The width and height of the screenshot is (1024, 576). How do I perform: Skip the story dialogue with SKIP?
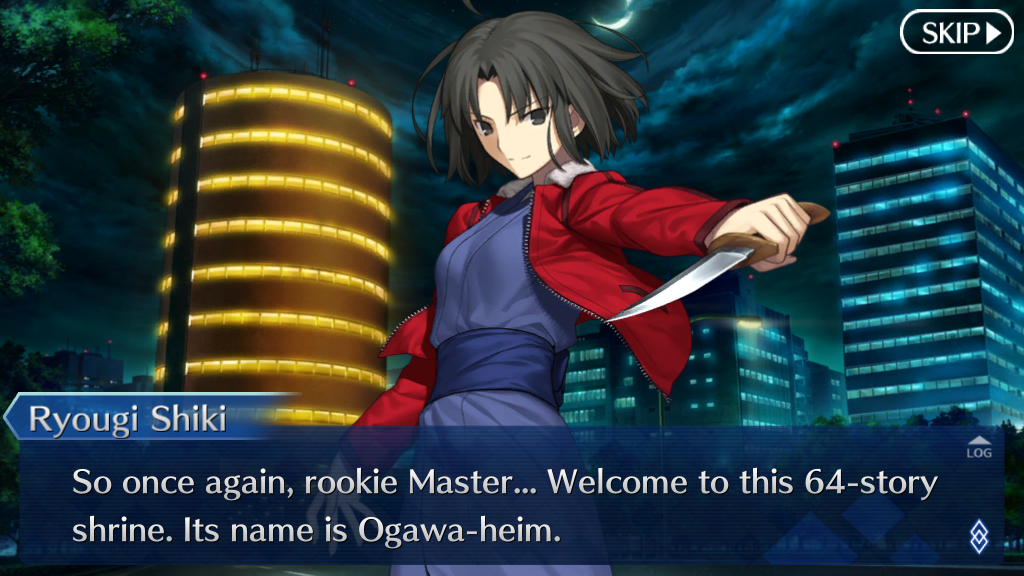(x=957, y=33)
